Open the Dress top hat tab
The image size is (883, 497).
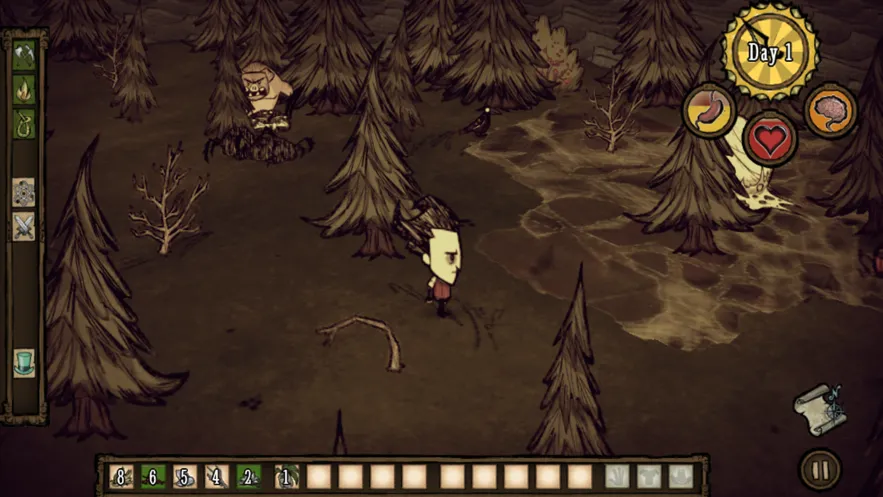tap(24, 362)
